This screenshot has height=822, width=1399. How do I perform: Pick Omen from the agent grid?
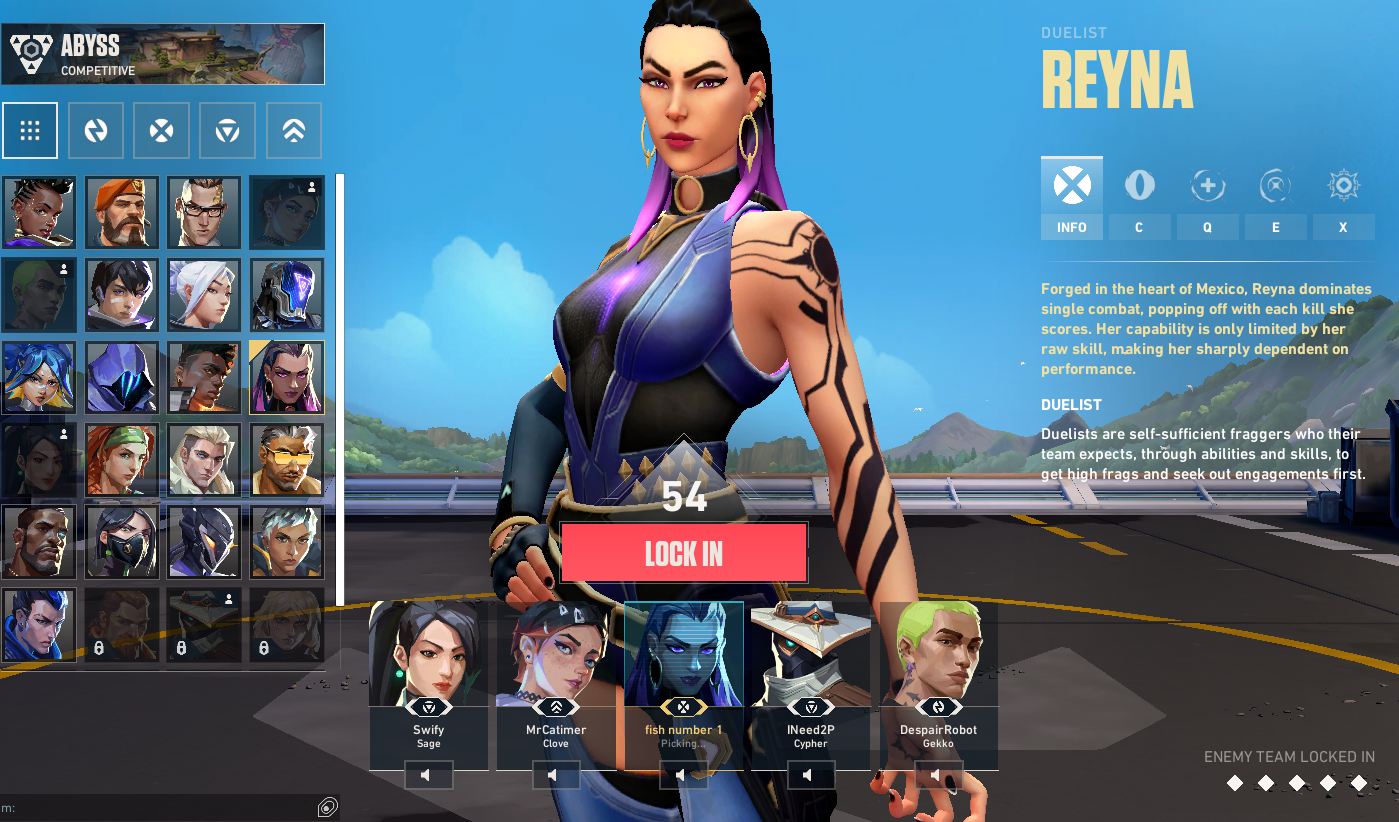(121, 377)
